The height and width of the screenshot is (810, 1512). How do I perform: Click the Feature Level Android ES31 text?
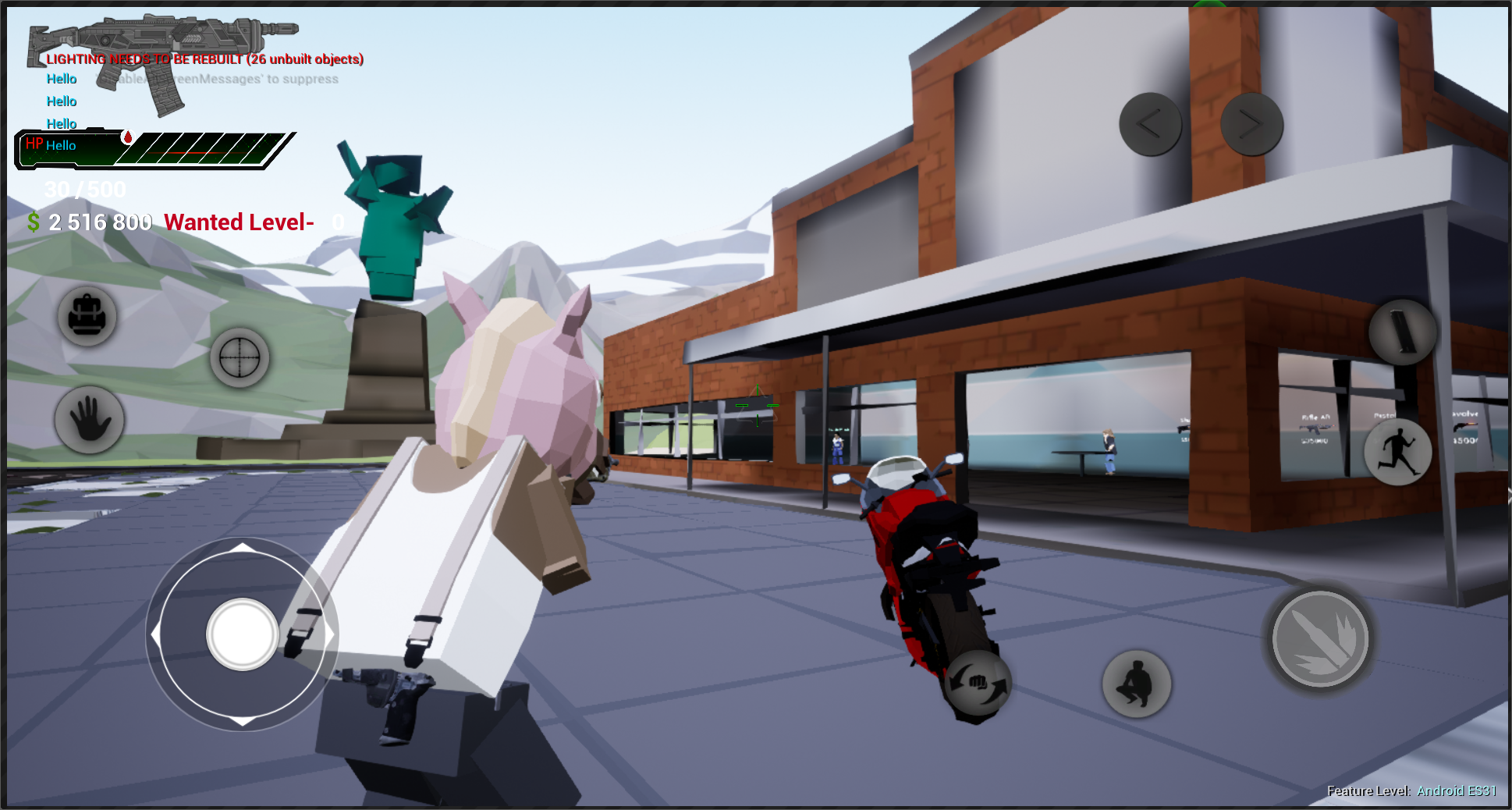(1412, 790)
